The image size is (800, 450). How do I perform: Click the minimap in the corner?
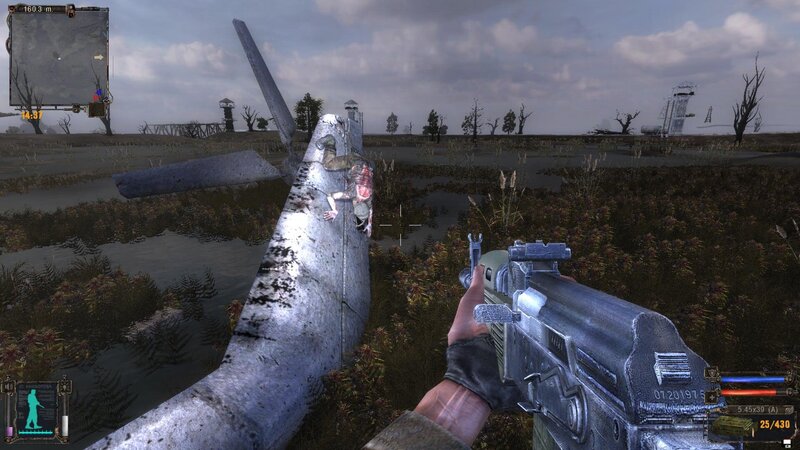pos(58,57)
